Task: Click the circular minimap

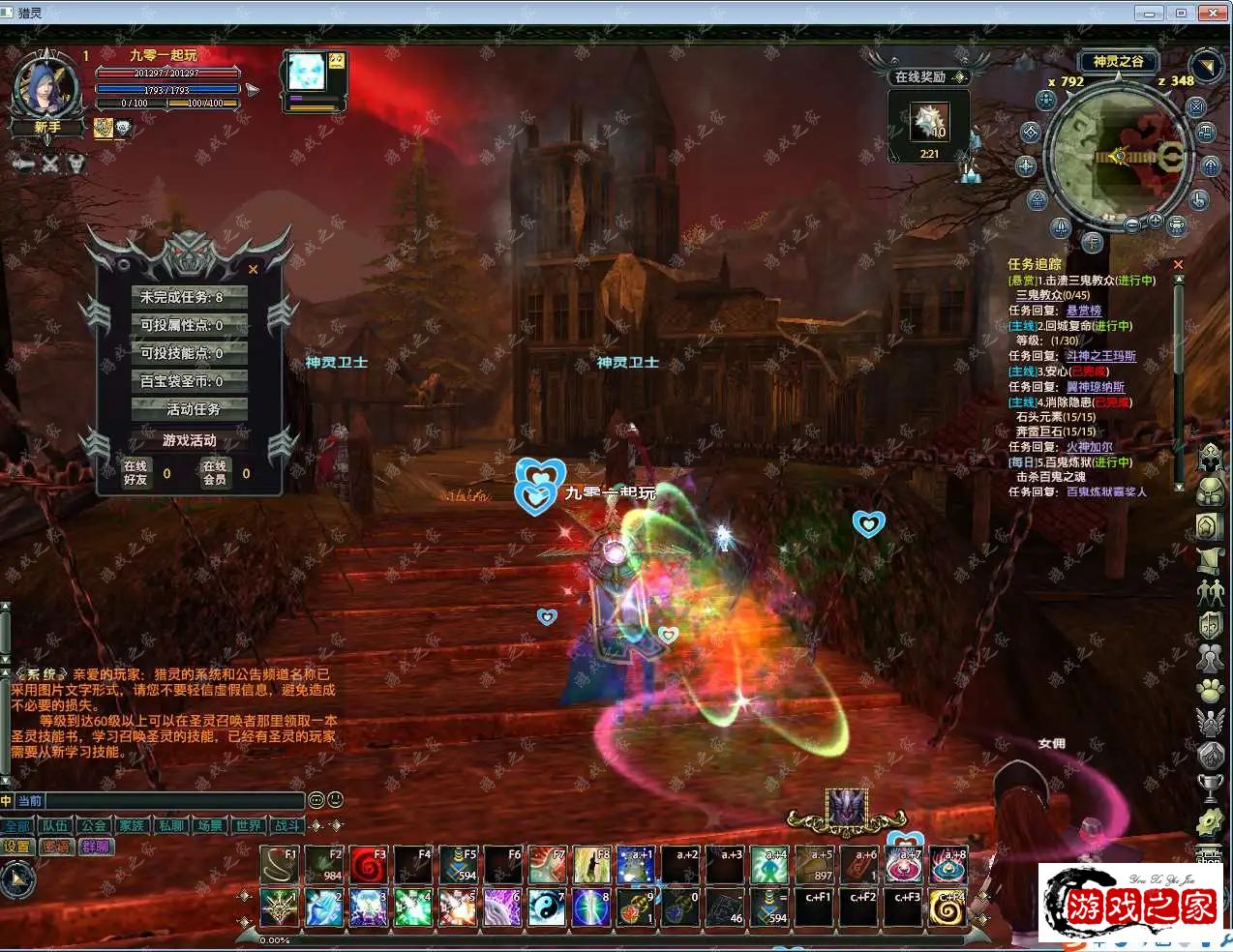Action: pos(1118,156)
